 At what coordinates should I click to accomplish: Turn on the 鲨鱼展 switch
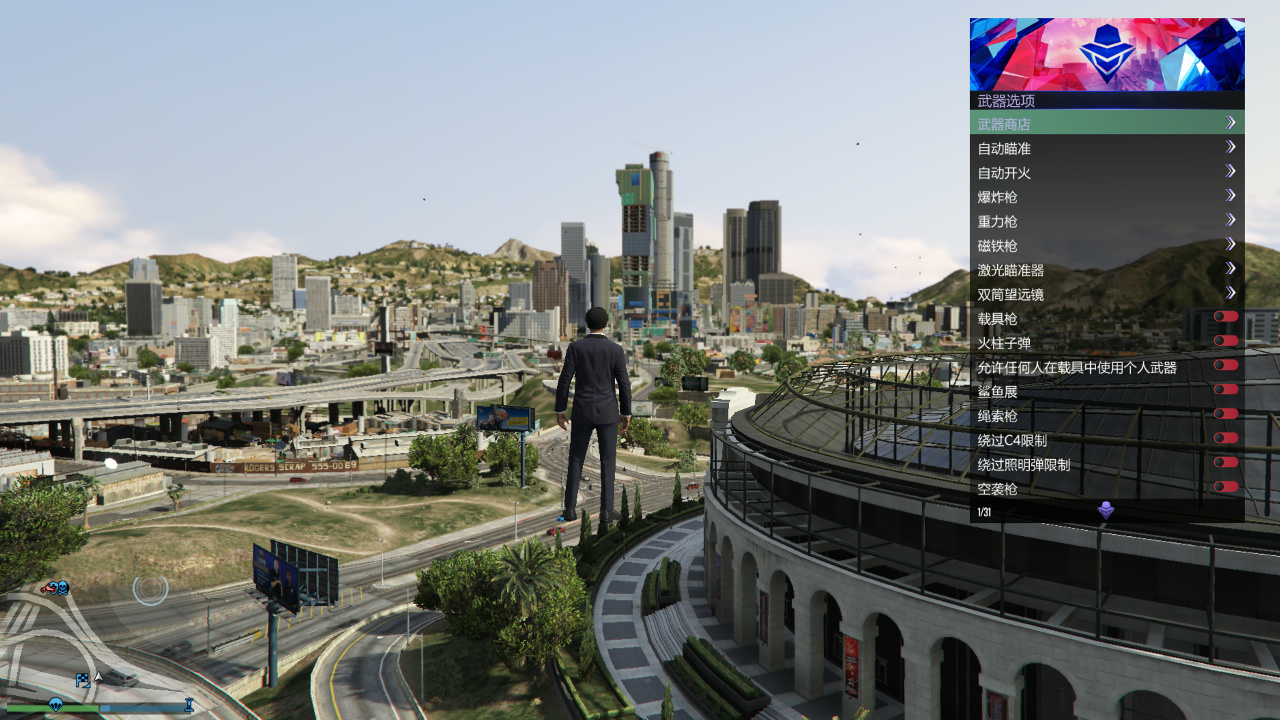1224,389
